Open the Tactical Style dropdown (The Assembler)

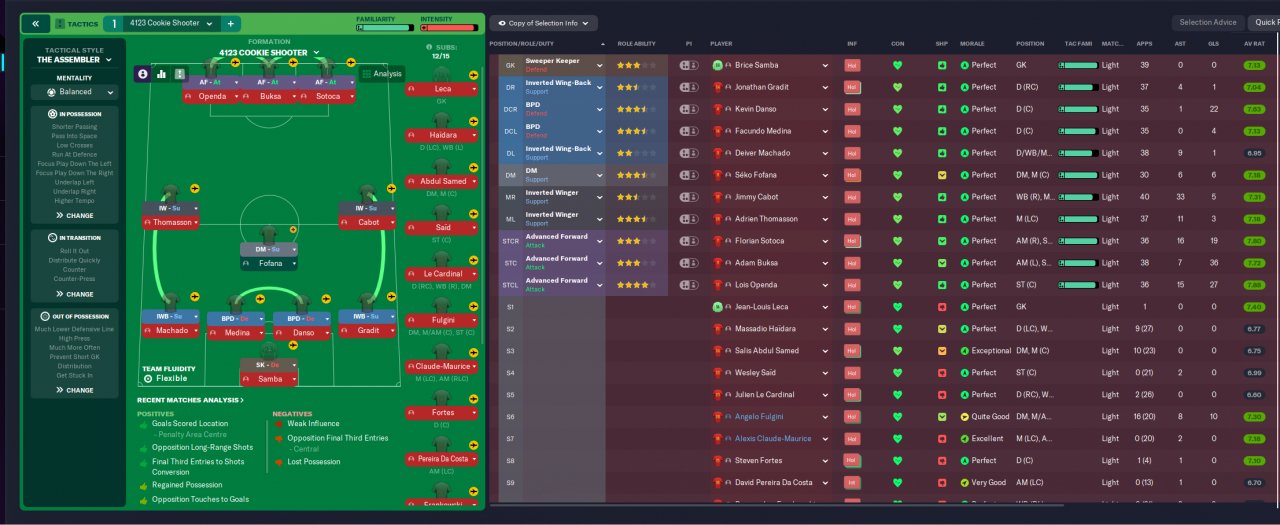point(74,60)
